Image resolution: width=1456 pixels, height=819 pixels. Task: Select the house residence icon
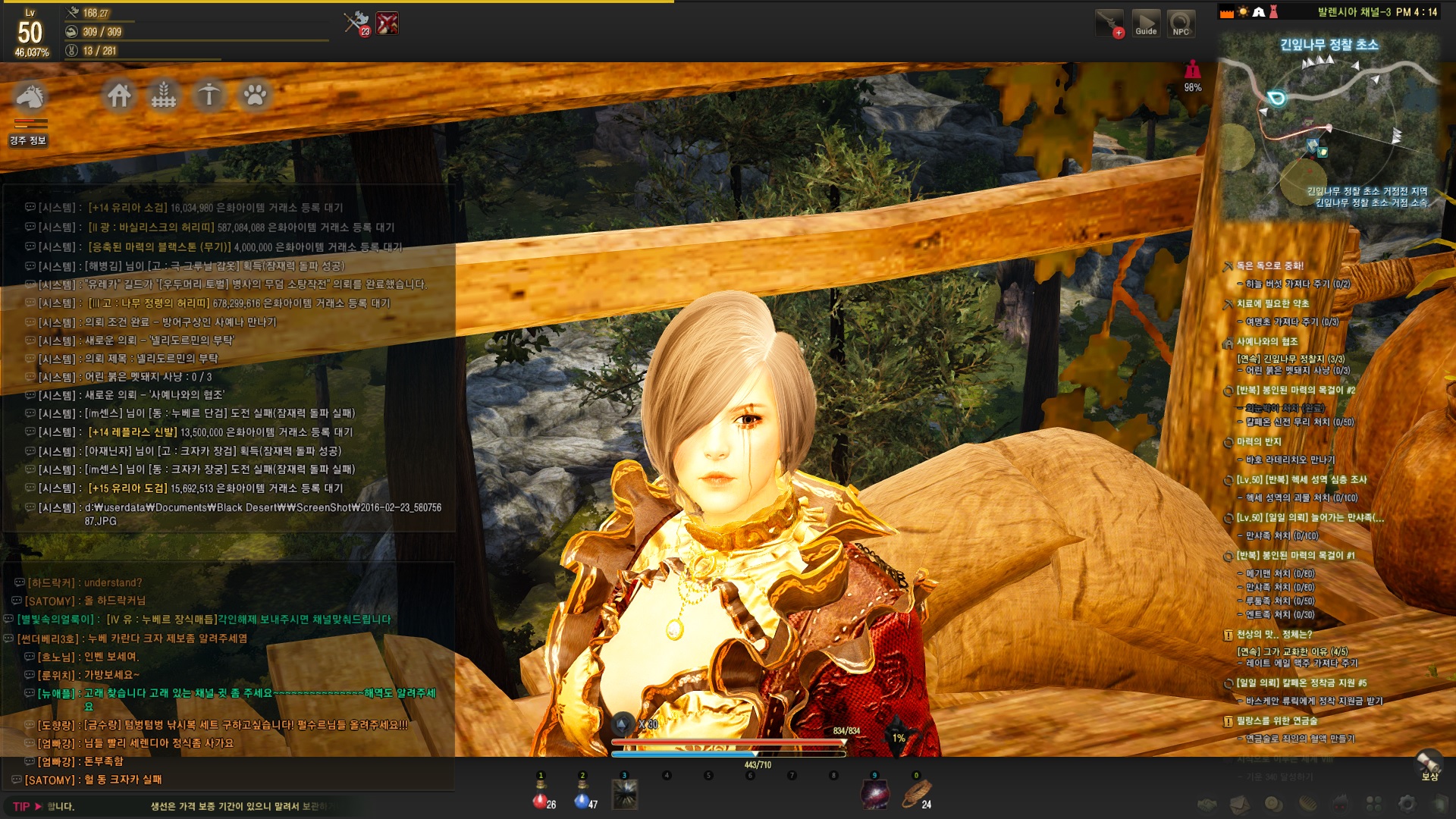point(119,96)
